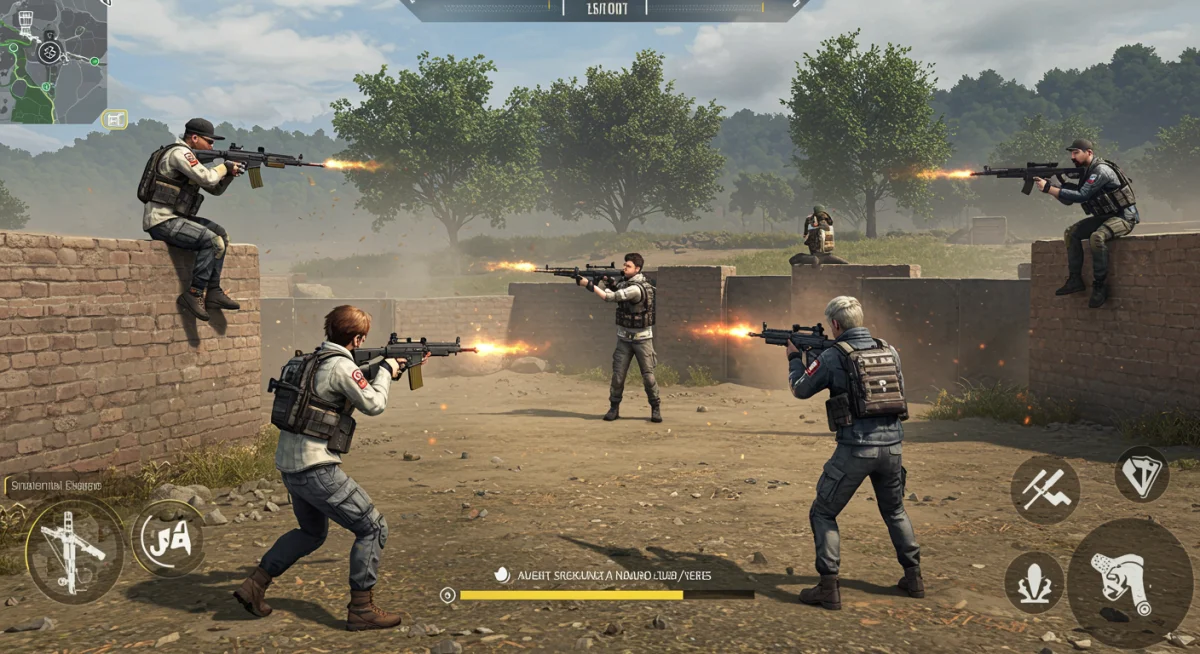The image size is (1200, 654).
Task: Open the minimap in the corner
Action: tap(52, 60)
